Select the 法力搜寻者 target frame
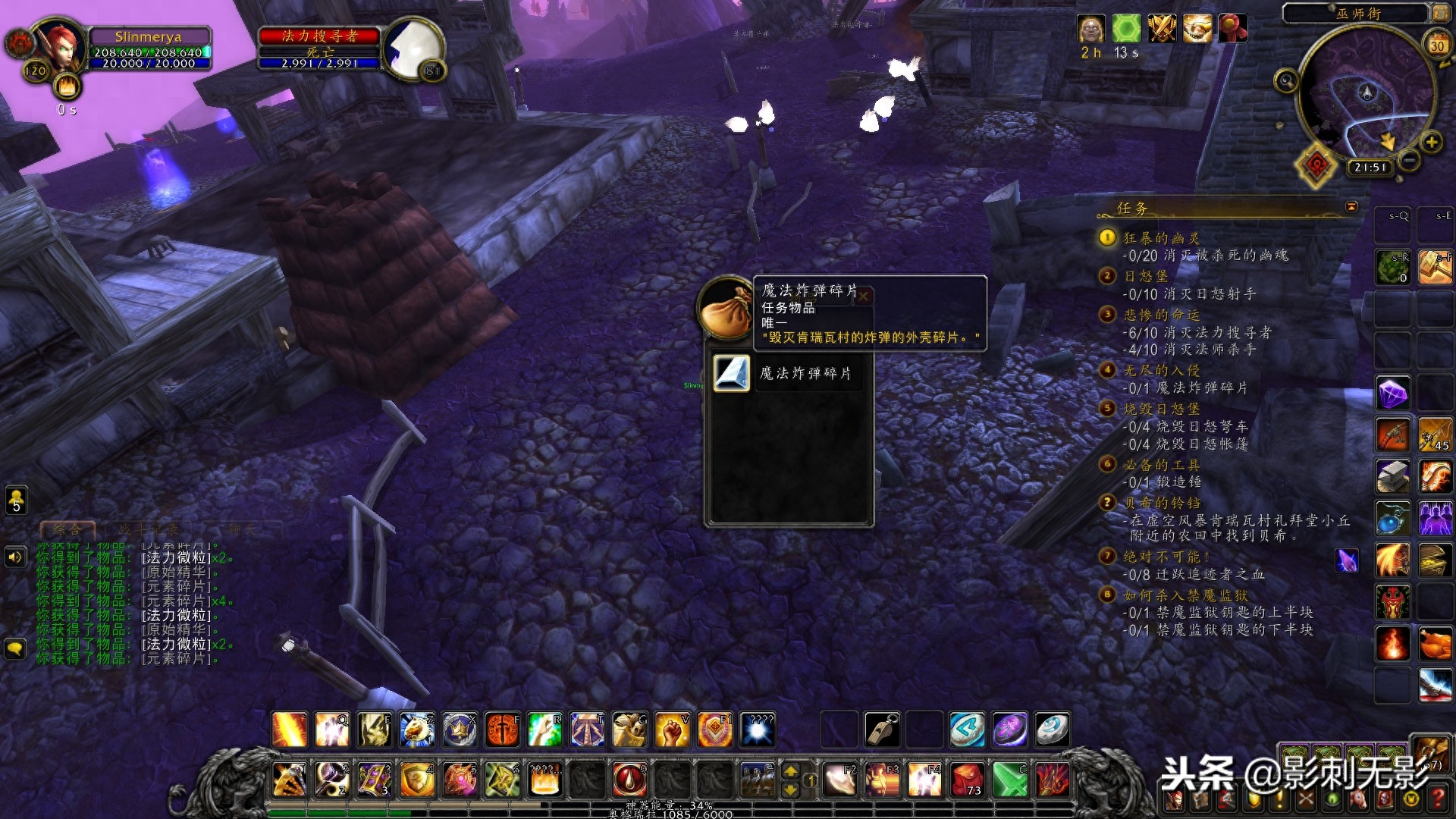 point(319,36)
